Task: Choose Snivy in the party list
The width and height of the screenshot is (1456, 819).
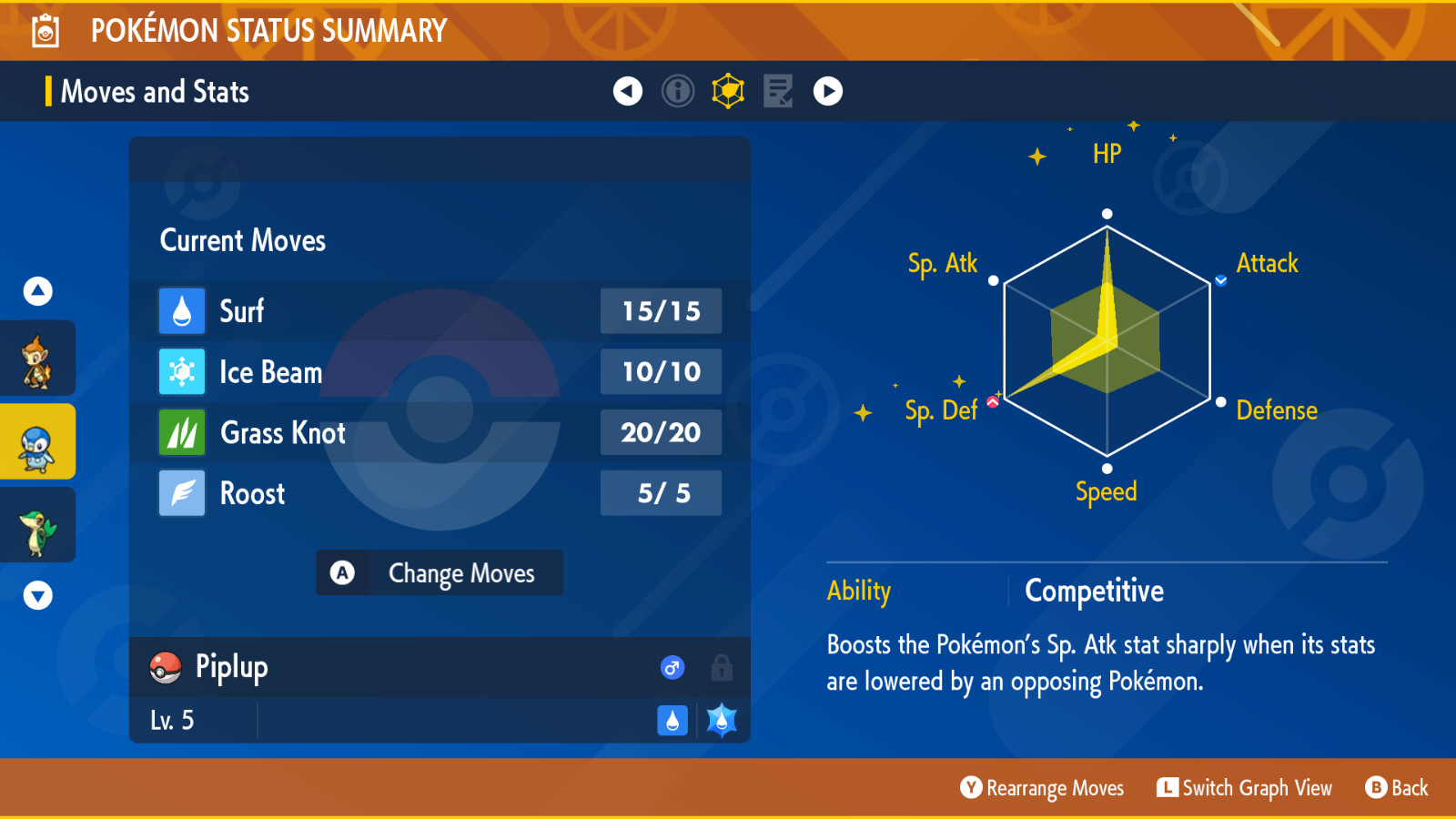Action: [37, 526]
